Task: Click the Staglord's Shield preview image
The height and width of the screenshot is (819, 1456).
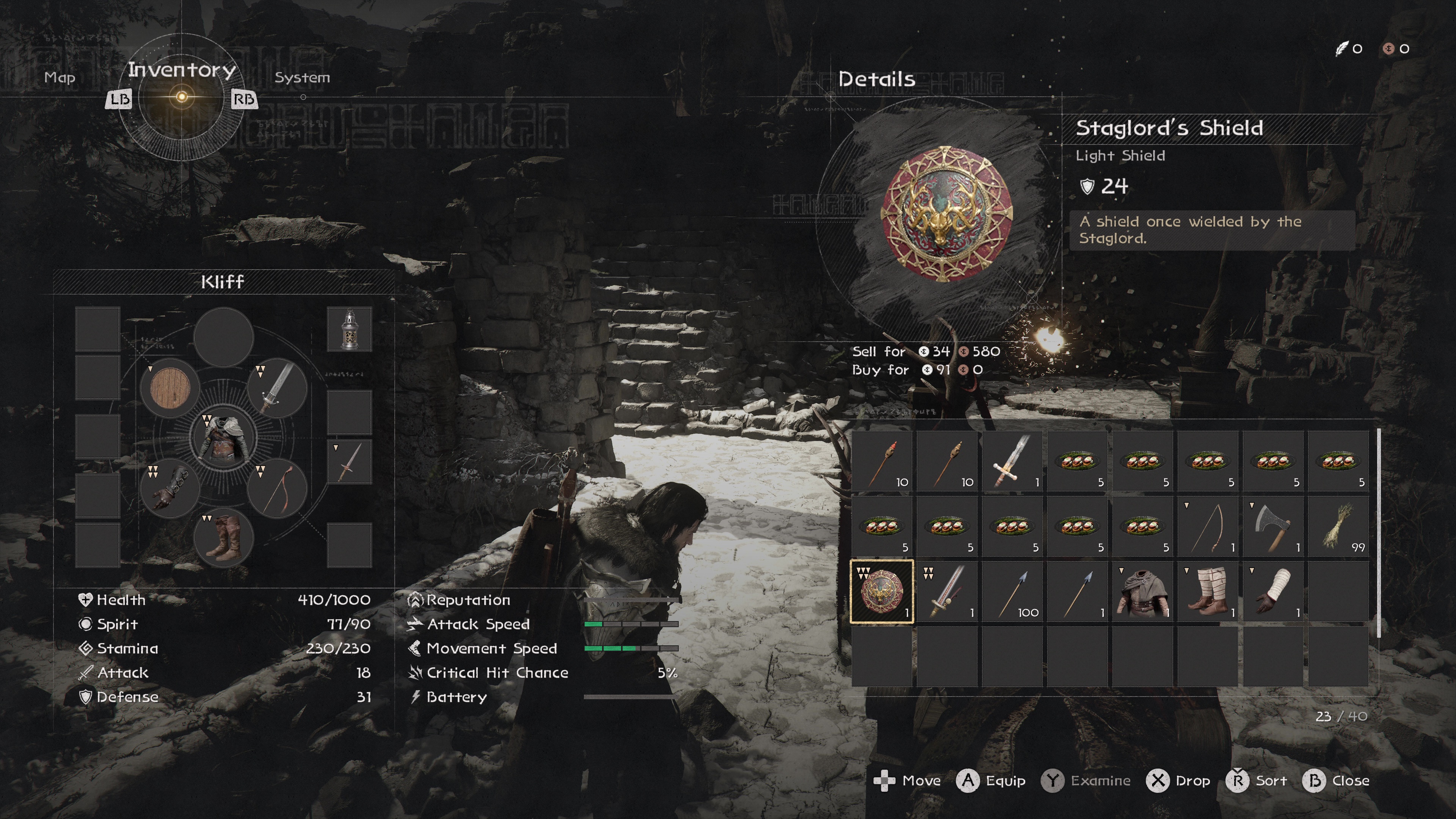Action: click(946, 213)
